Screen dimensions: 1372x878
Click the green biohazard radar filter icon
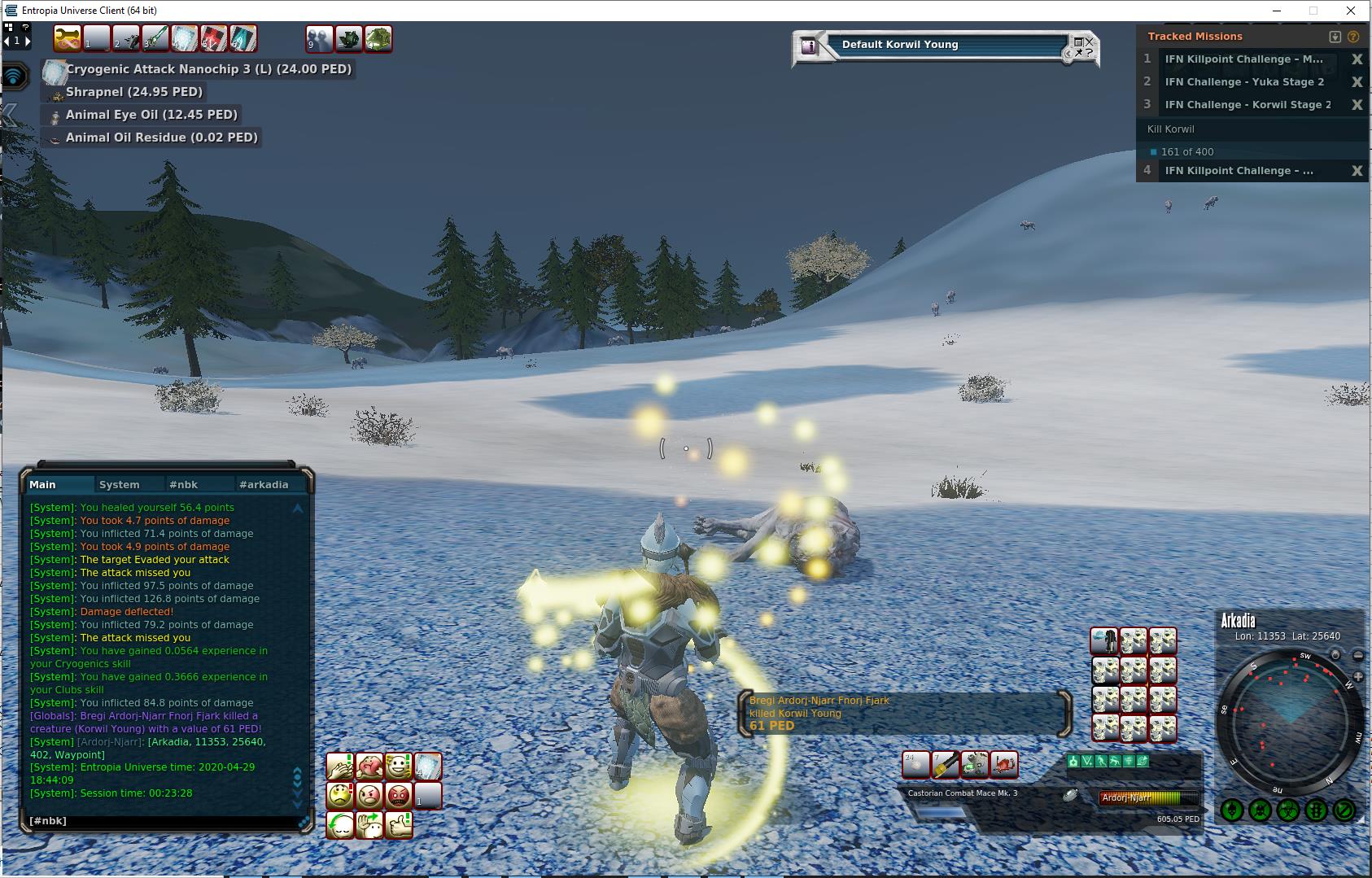tap(1287, 810)
